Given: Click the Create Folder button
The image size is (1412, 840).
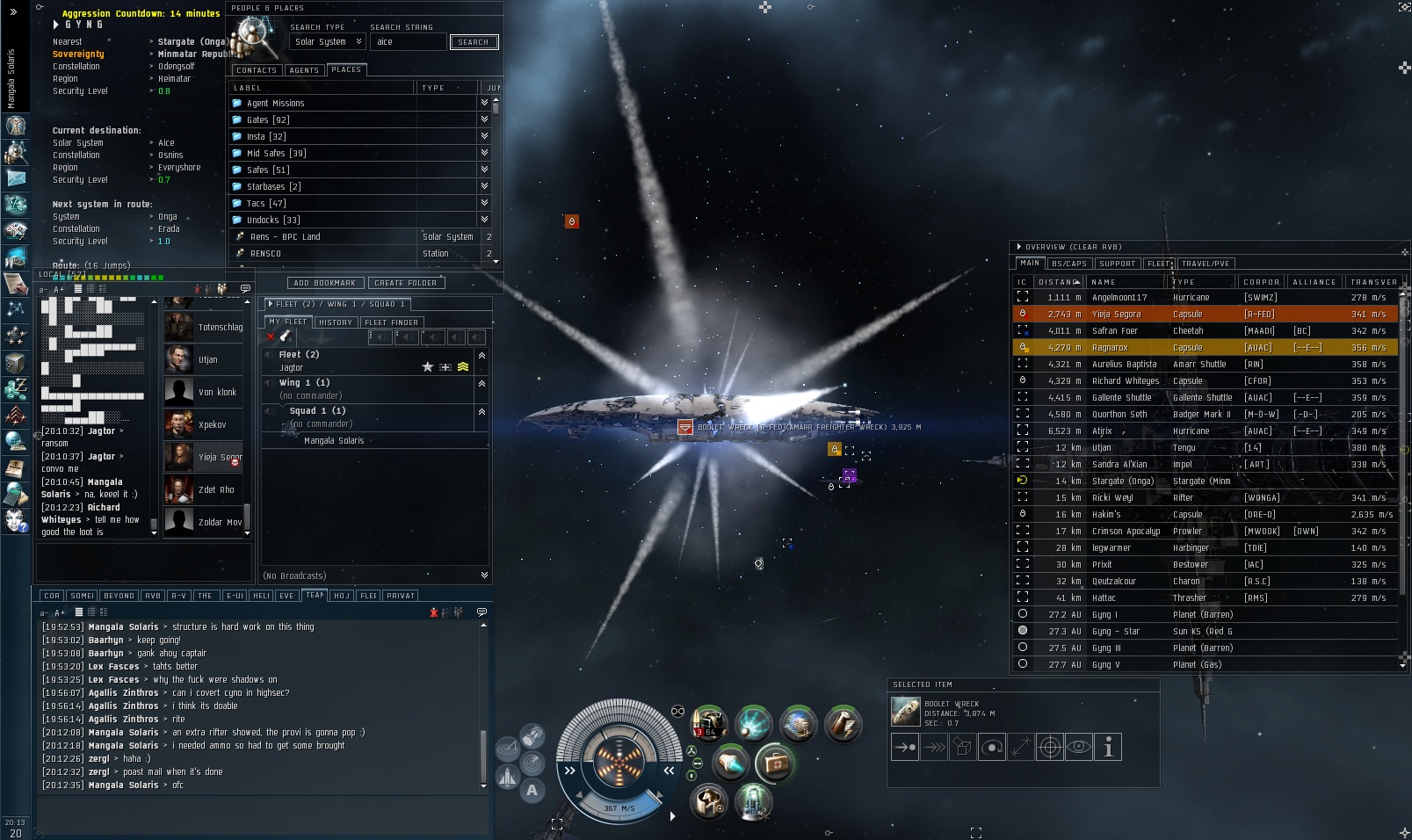Looking at the screenshot, I should coord(405,283).
